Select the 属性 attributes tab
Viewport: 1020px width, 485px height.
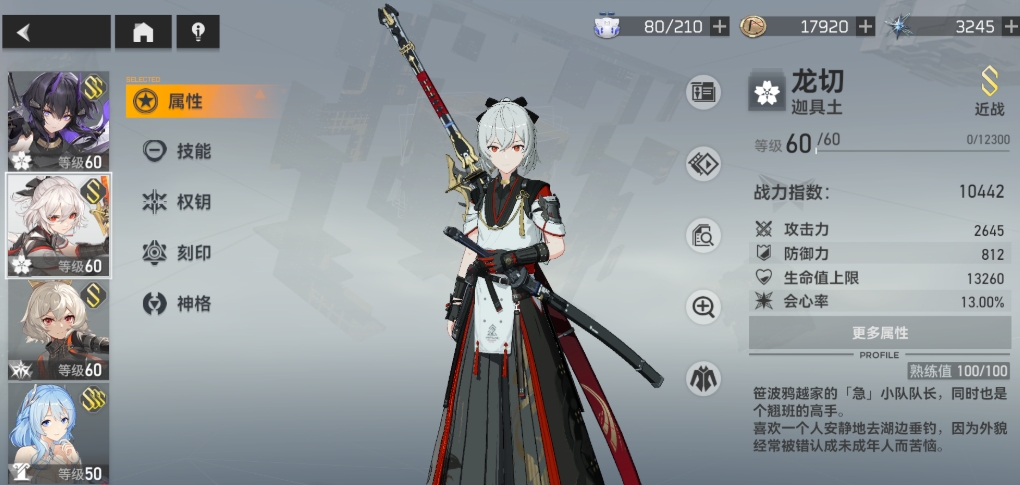(x=186, y=101)
